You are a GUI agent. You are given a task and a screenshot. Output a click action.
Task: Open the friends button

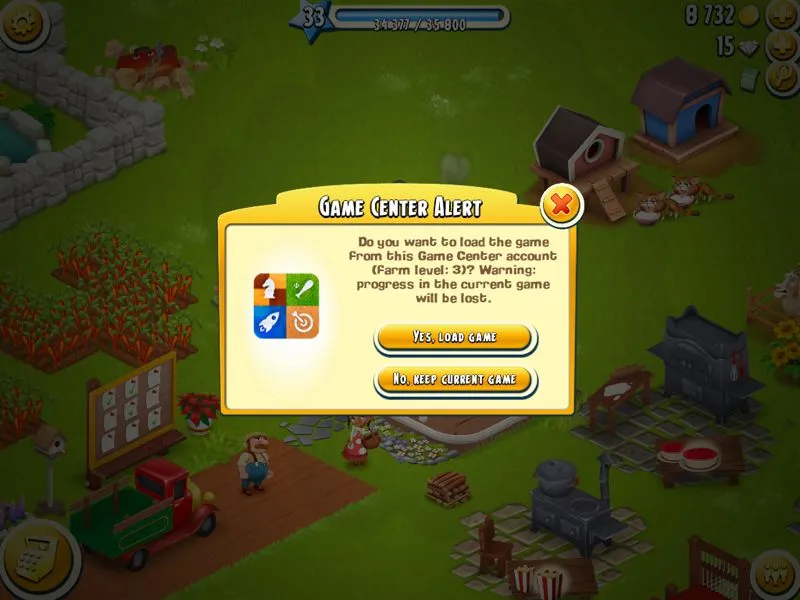click(776, 574)
